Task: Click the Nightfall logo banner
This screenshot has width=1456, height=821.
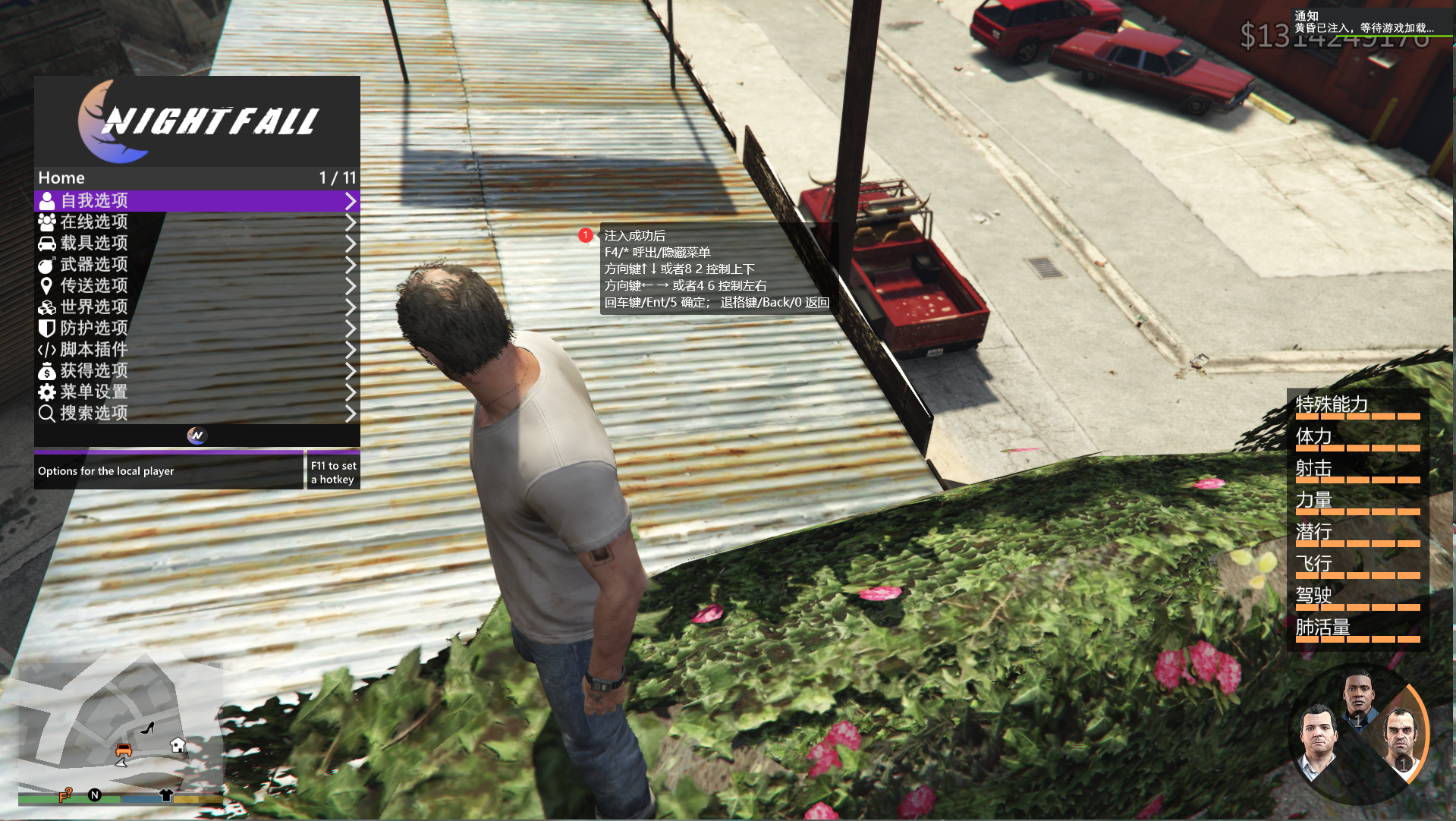Action: point(197,121)
